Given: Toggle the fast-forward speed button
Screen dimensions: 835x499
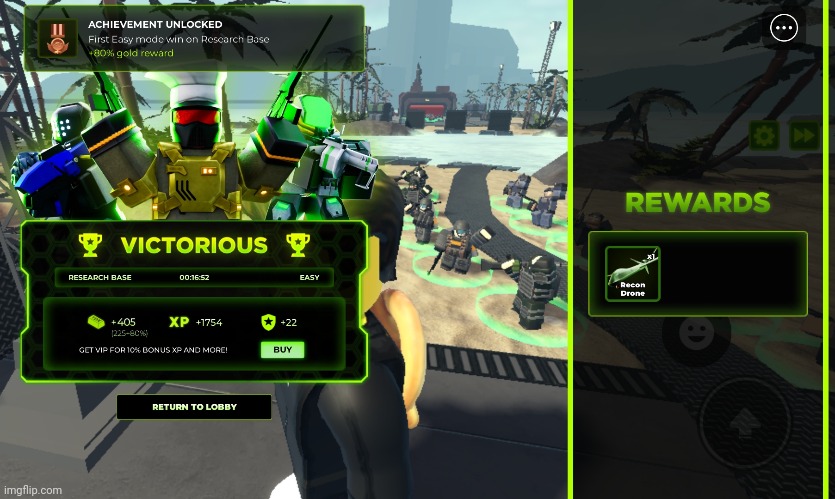Looking at the screenshot, I should (804, 136).
